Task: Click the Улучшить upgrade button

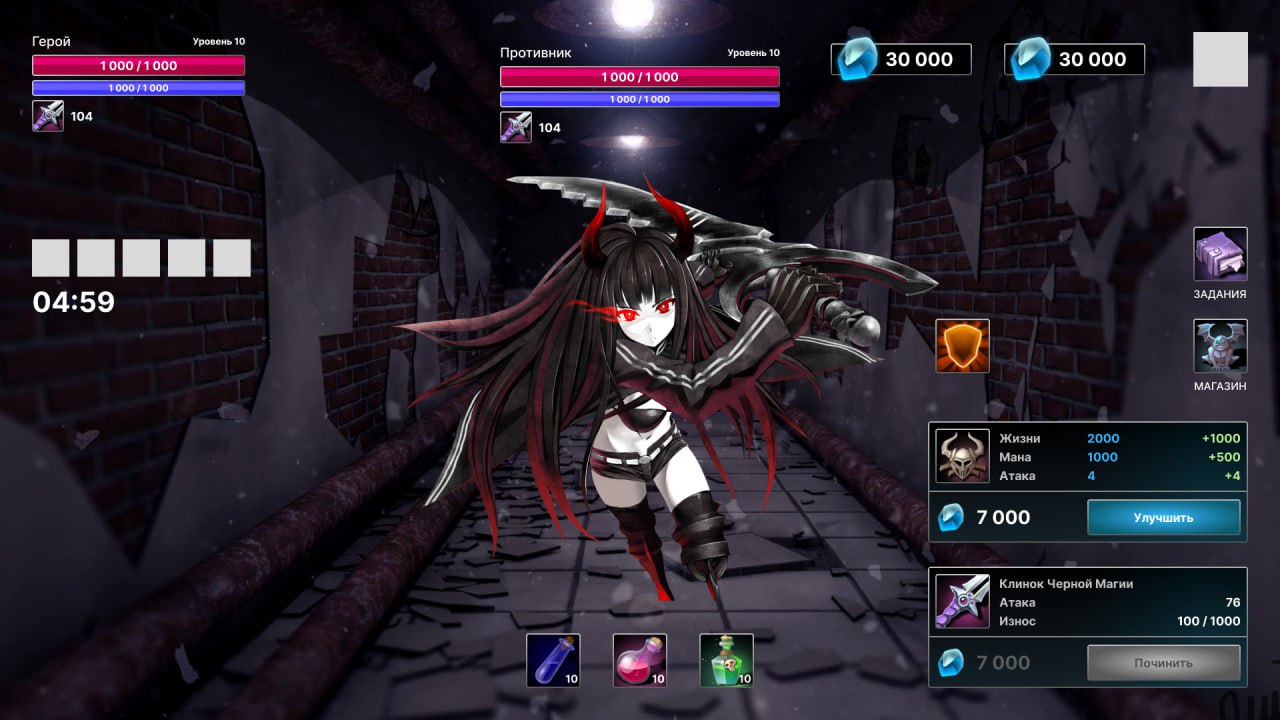Action: point(1163,517)
